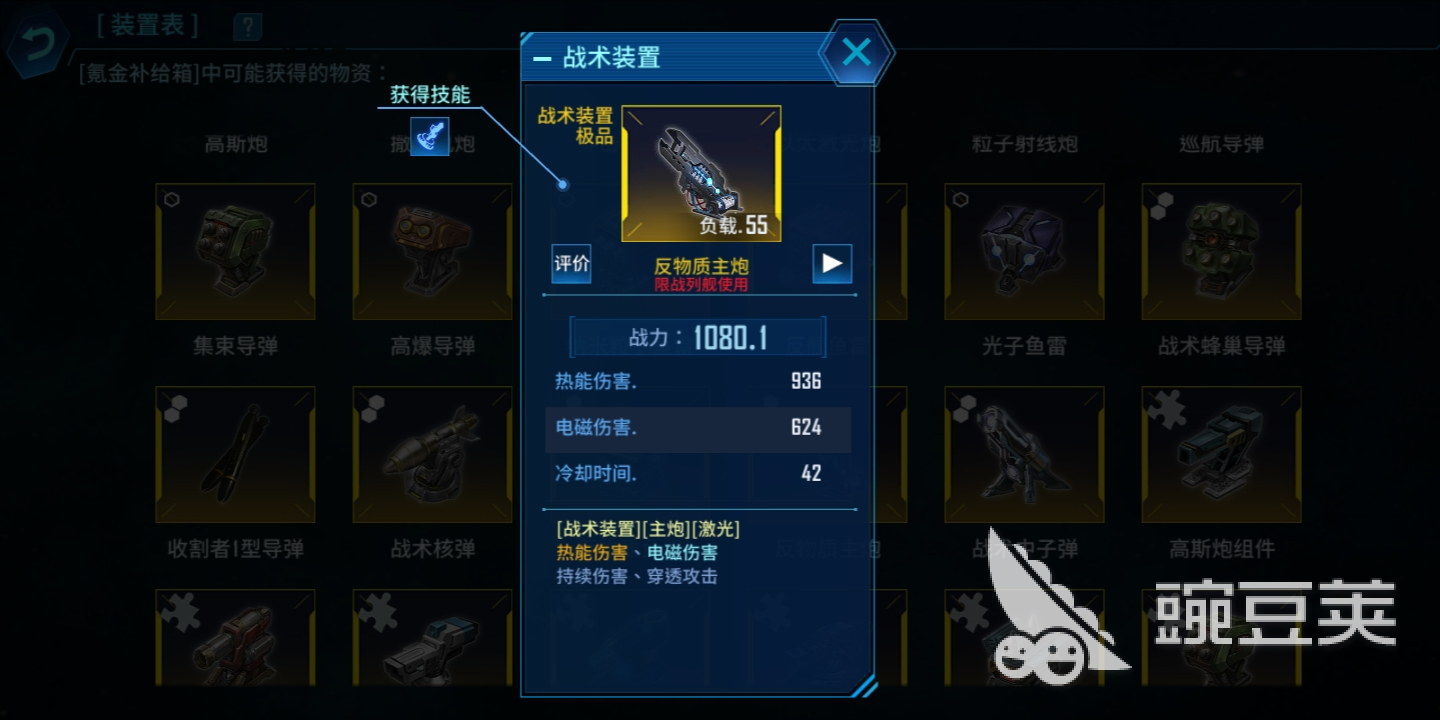Viewport: 1440px width, 720px height.
Task: Select the 集束导弹 weapon icon
Action: 235,250
